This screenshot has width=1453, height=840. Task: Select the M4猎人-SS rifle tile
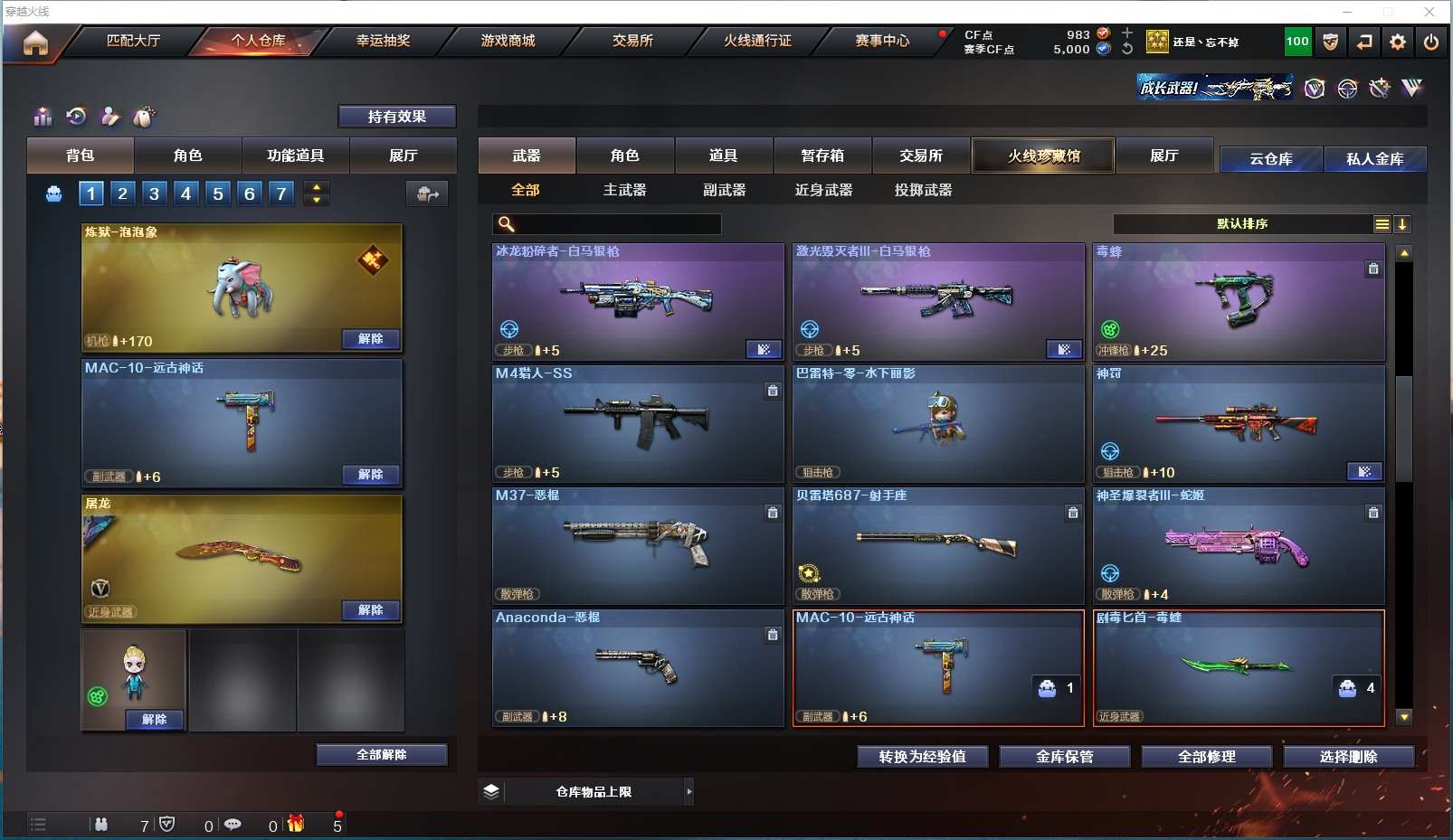(x=638, y=423)
